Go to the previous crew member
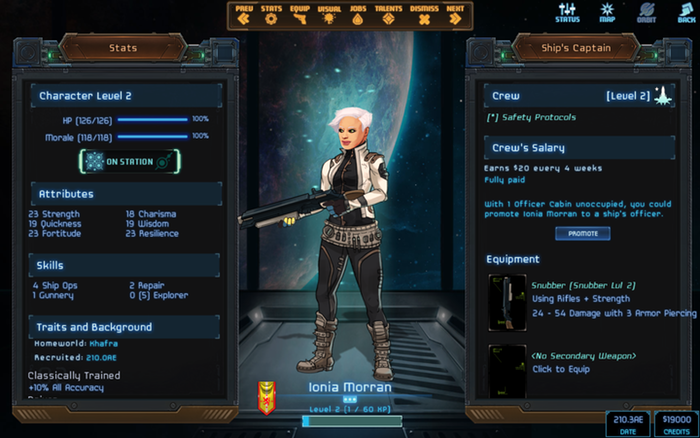700x438 pixels. 244,14
